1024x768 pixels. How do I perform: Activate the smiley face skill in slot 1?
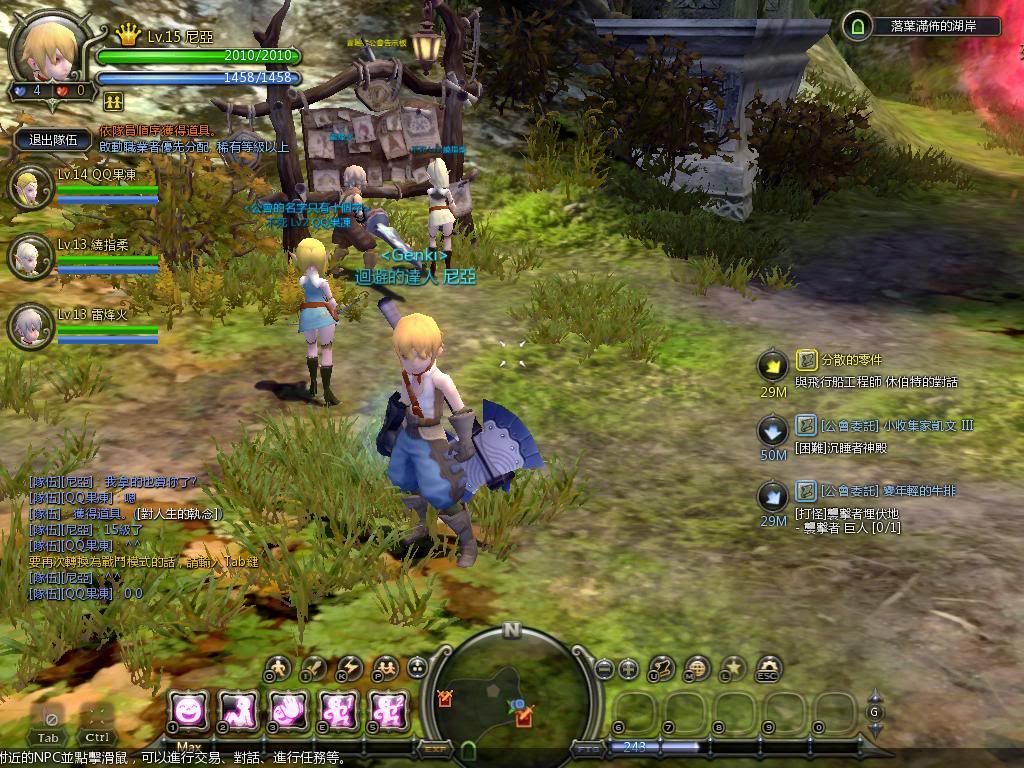[187, 710]
